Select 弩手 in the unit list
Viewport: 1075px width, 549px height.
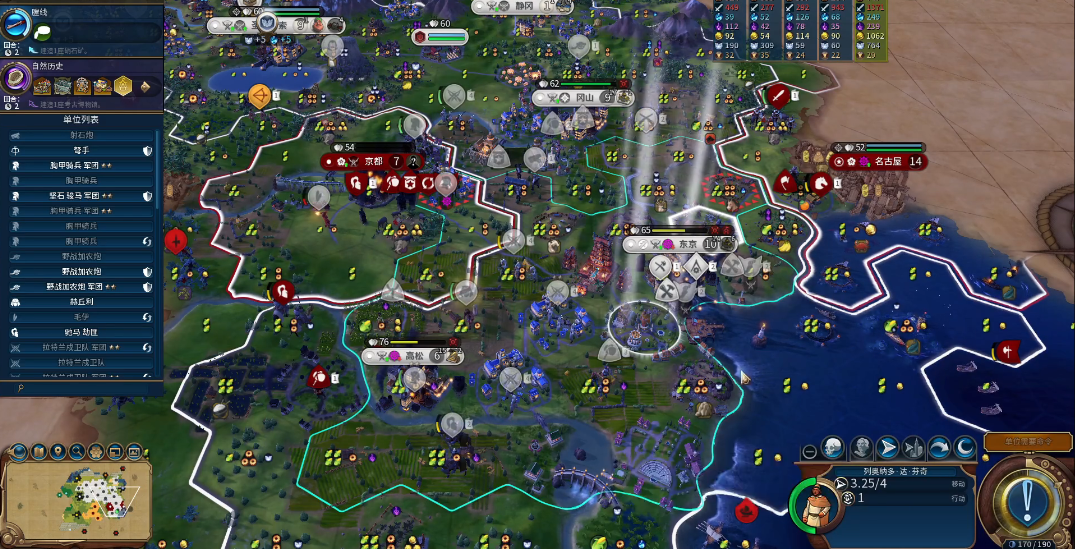[x=79, y=150]
